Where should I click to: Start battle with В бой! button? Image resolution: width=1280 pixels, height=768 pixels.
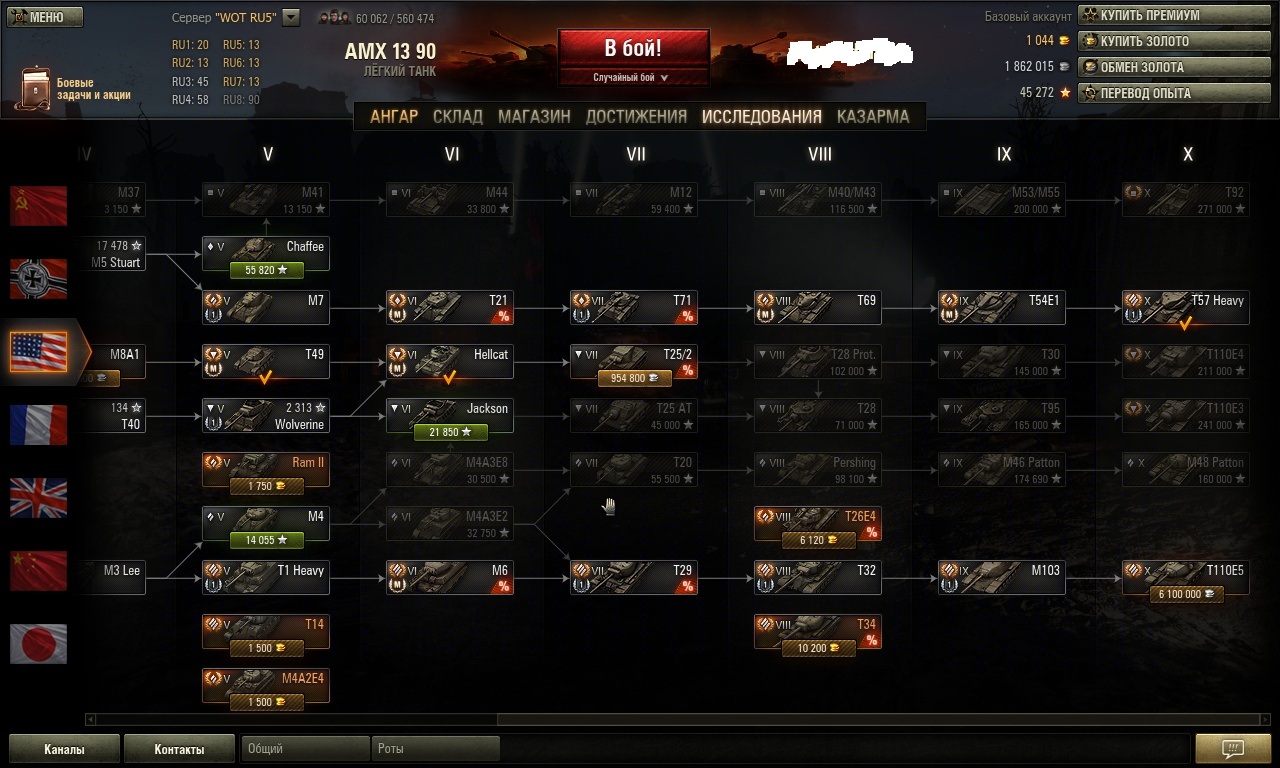click(633, 49)
